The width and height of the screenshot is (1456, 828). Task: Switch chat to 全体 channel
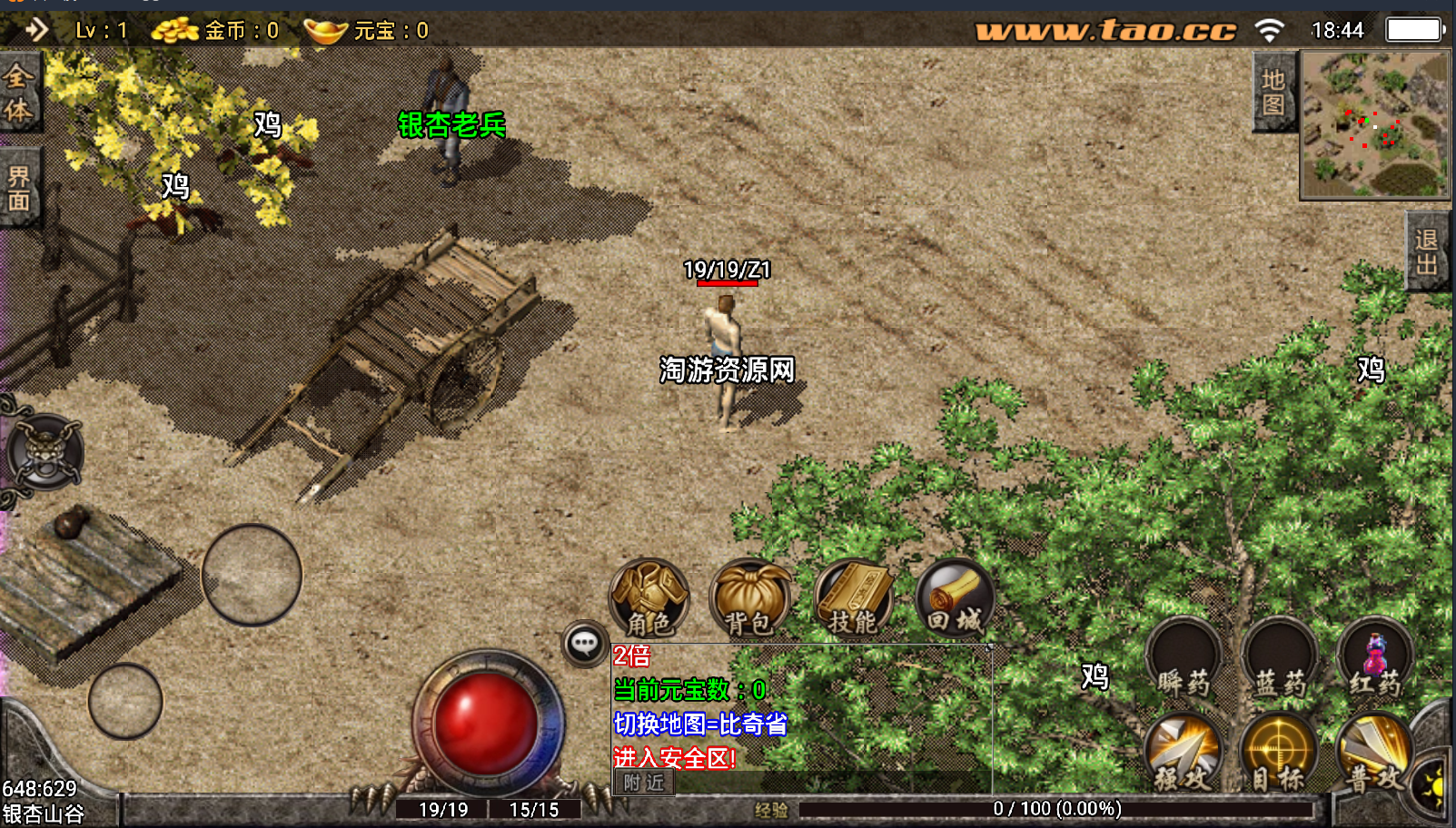click(19, 93)
